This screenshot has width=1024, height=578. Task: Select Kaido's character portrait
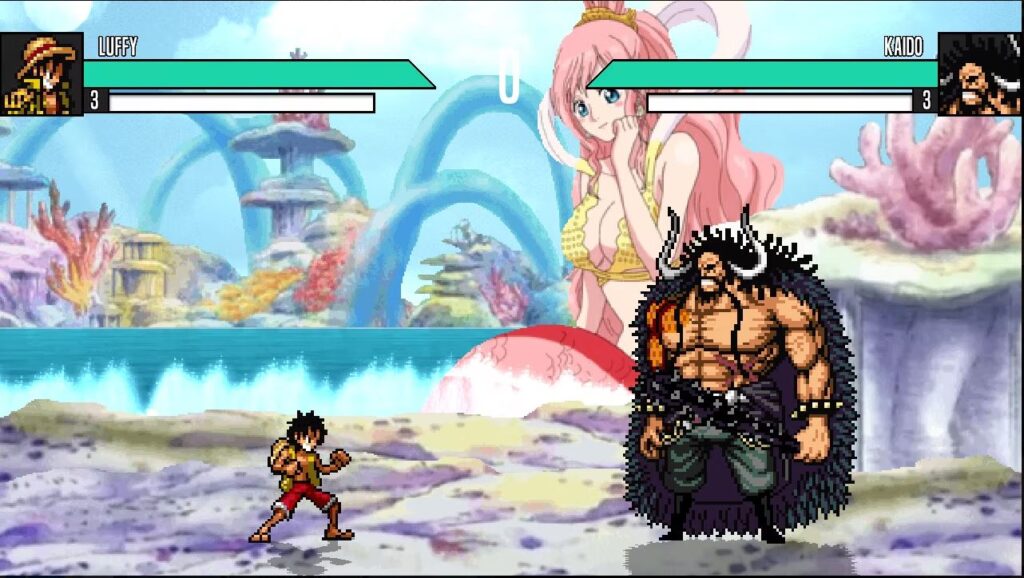click(x=979, y=74)
